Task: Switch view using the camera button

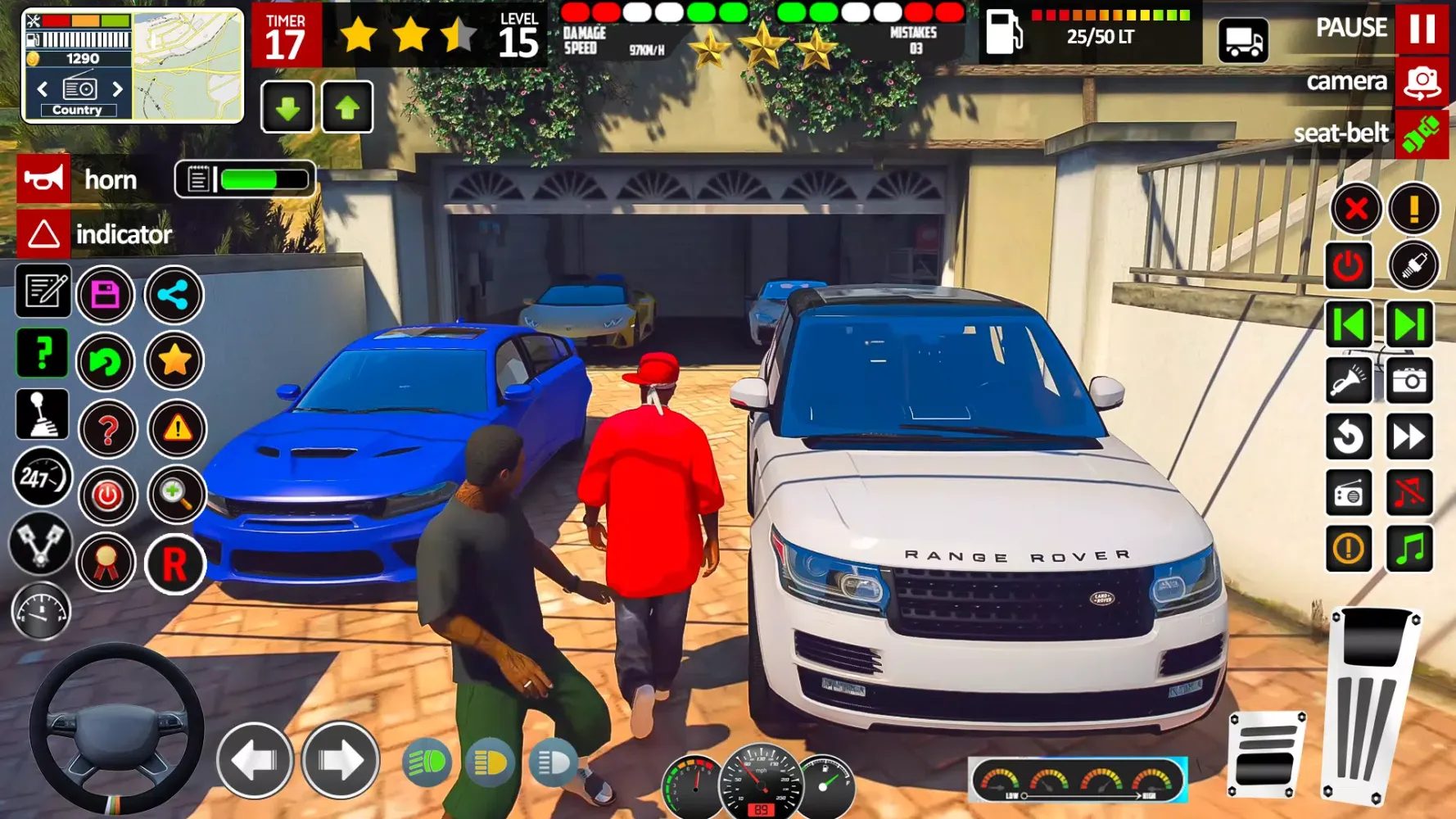Action: point(1422,82)
